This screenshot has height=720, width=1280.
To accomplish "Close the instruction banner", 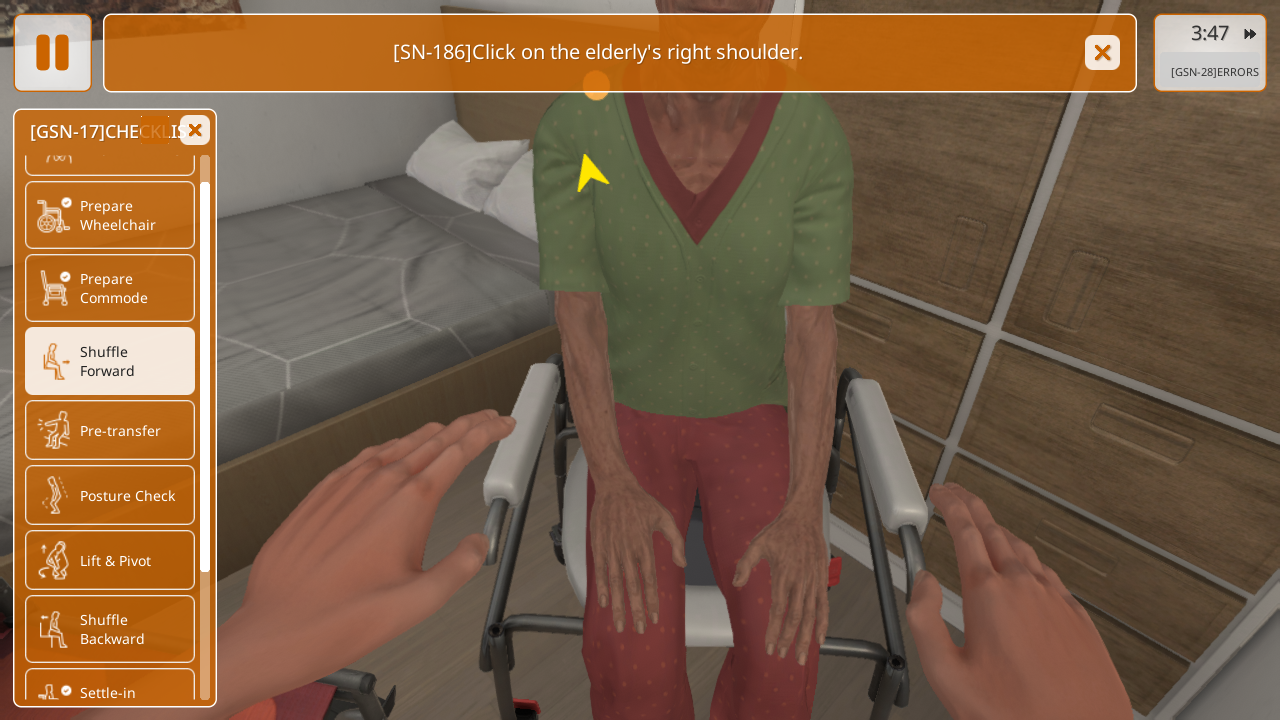I will [x=1102, y=53].
